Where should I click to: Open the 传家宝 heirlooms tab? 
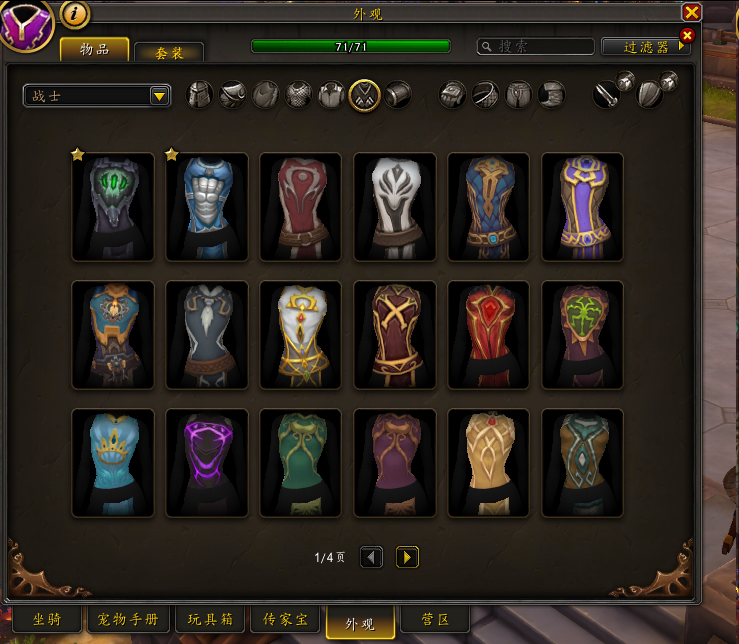point(286,620)
